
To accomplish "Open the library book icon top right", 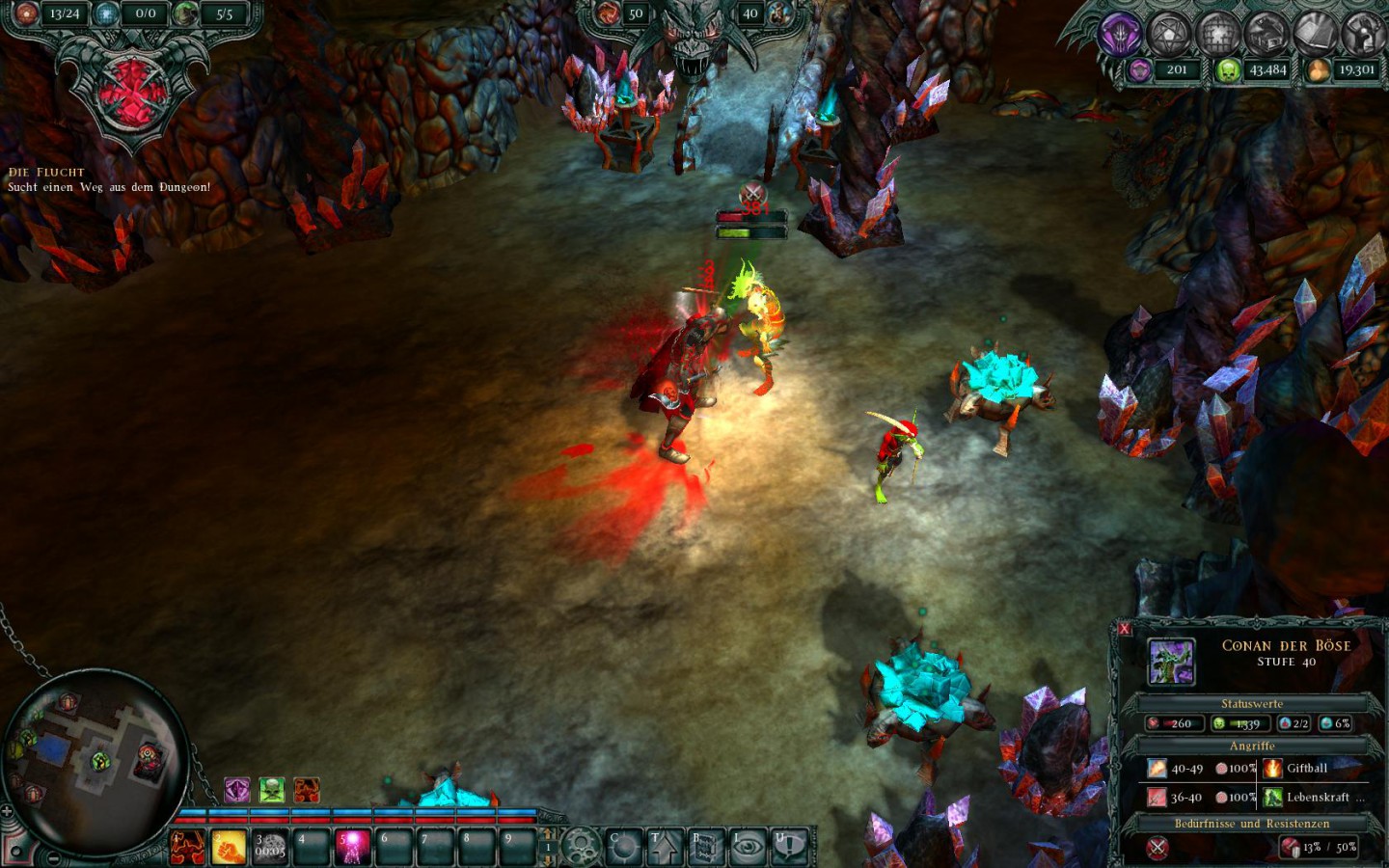I will click(1315, 34).
